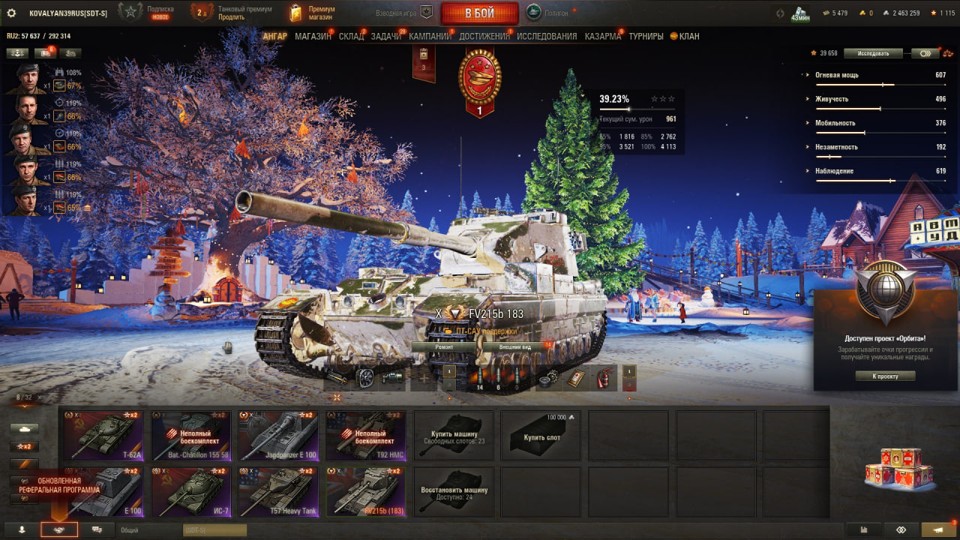Screen dimensions: 960x540
Task: Switch to the СКЛАД tab
Action: 351,36
